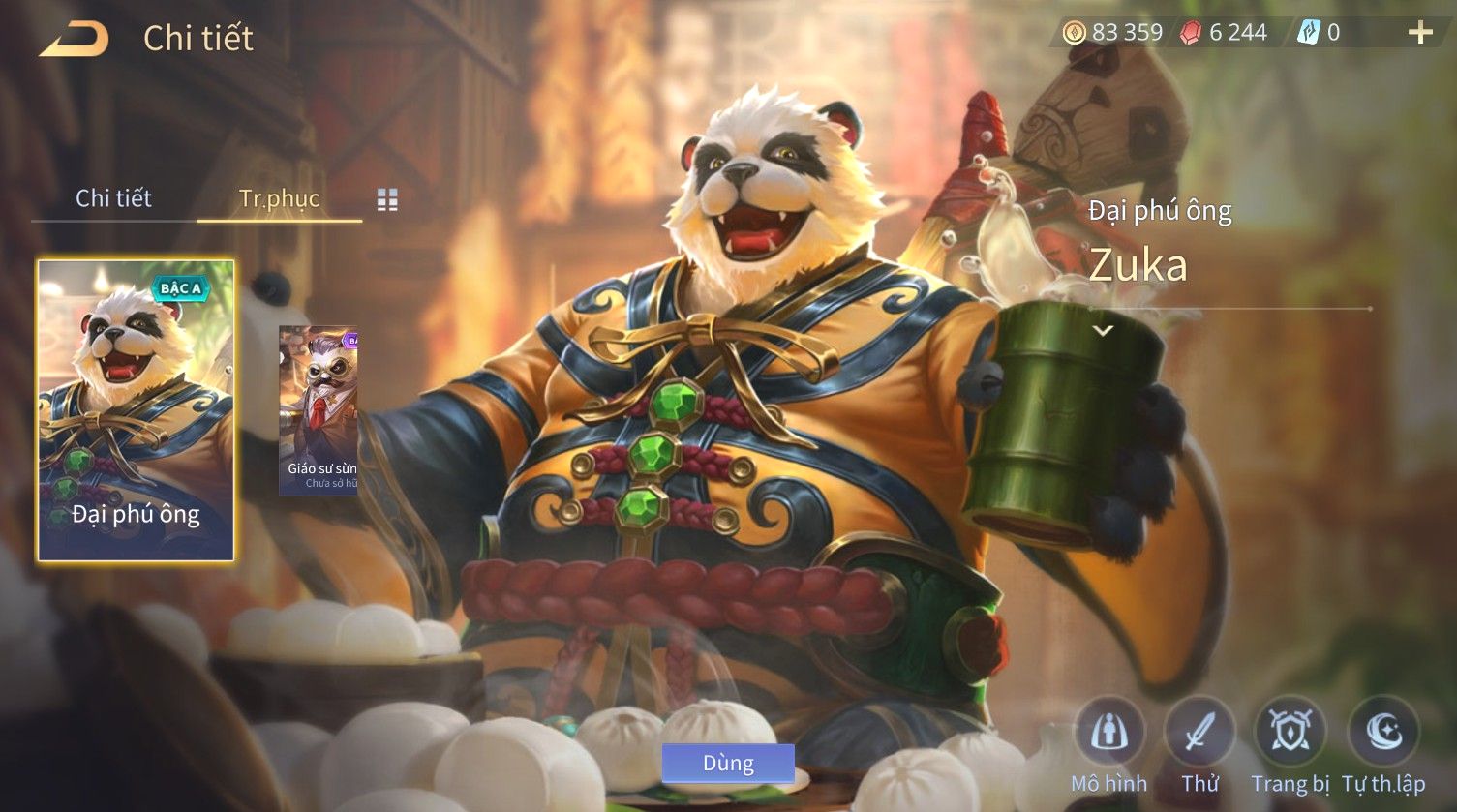Select the Đại phú ông skin card
The height and width of the screenshot is (812, 1457).
click(x=136, y=410)
